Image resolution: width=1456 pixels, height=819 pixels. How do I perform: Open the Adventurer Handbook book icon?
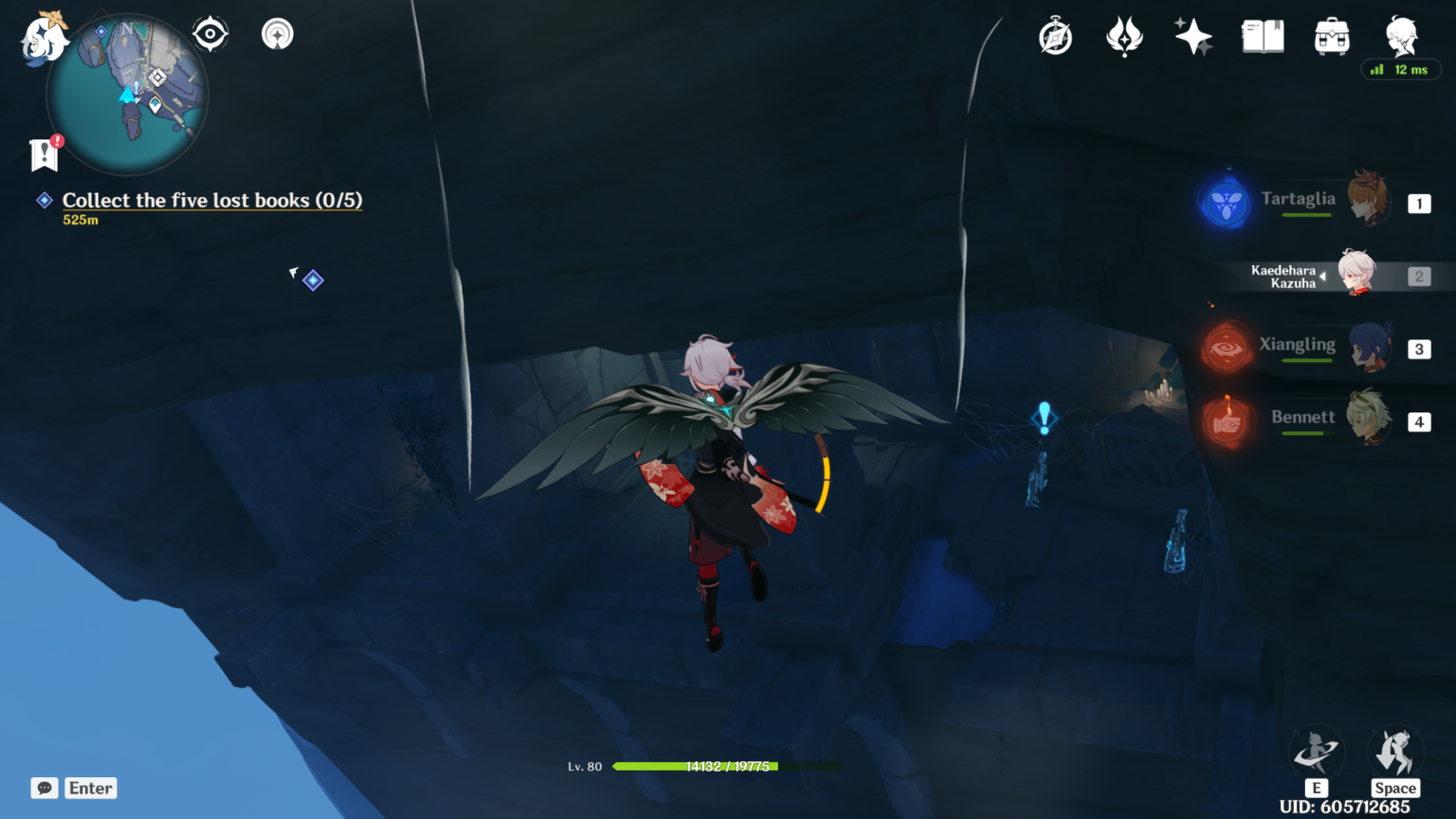1263,38
